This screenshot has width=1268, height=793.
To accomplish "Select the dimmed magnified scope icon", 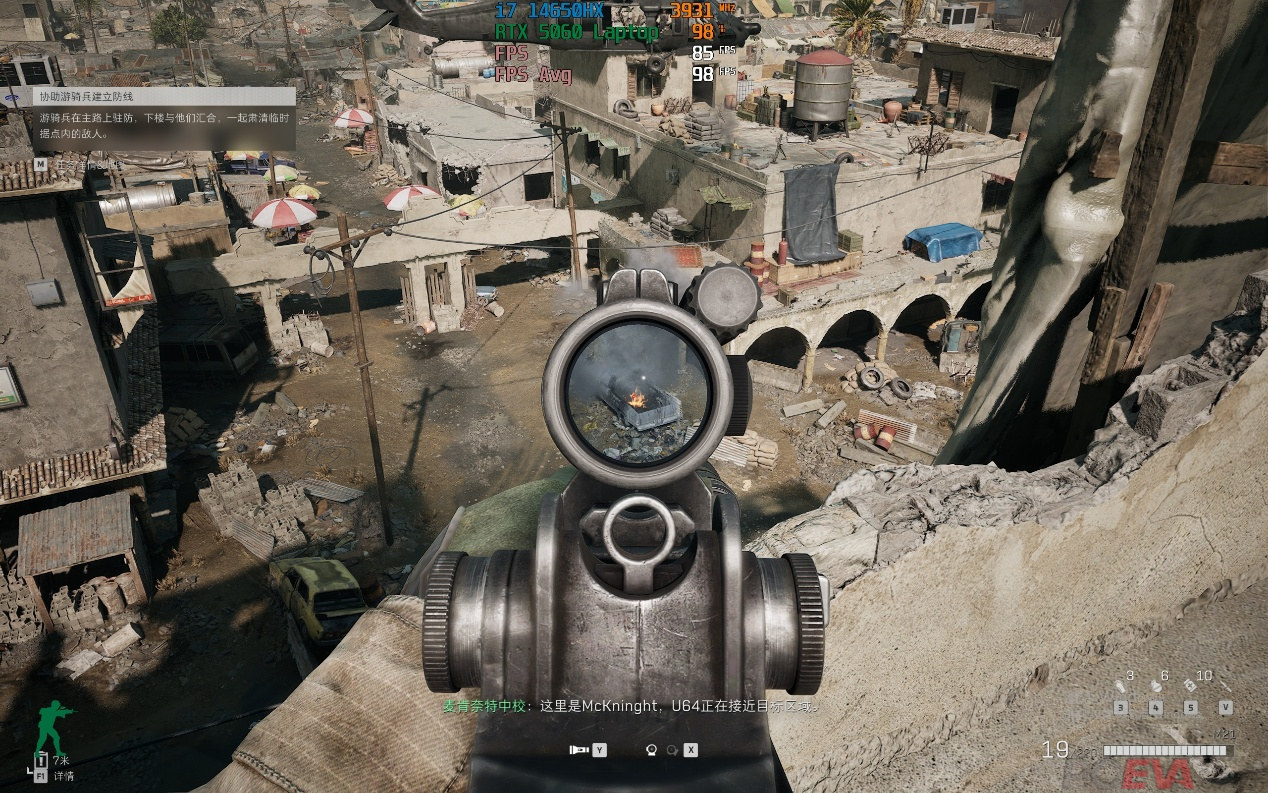I will click(x=672, y=749).
